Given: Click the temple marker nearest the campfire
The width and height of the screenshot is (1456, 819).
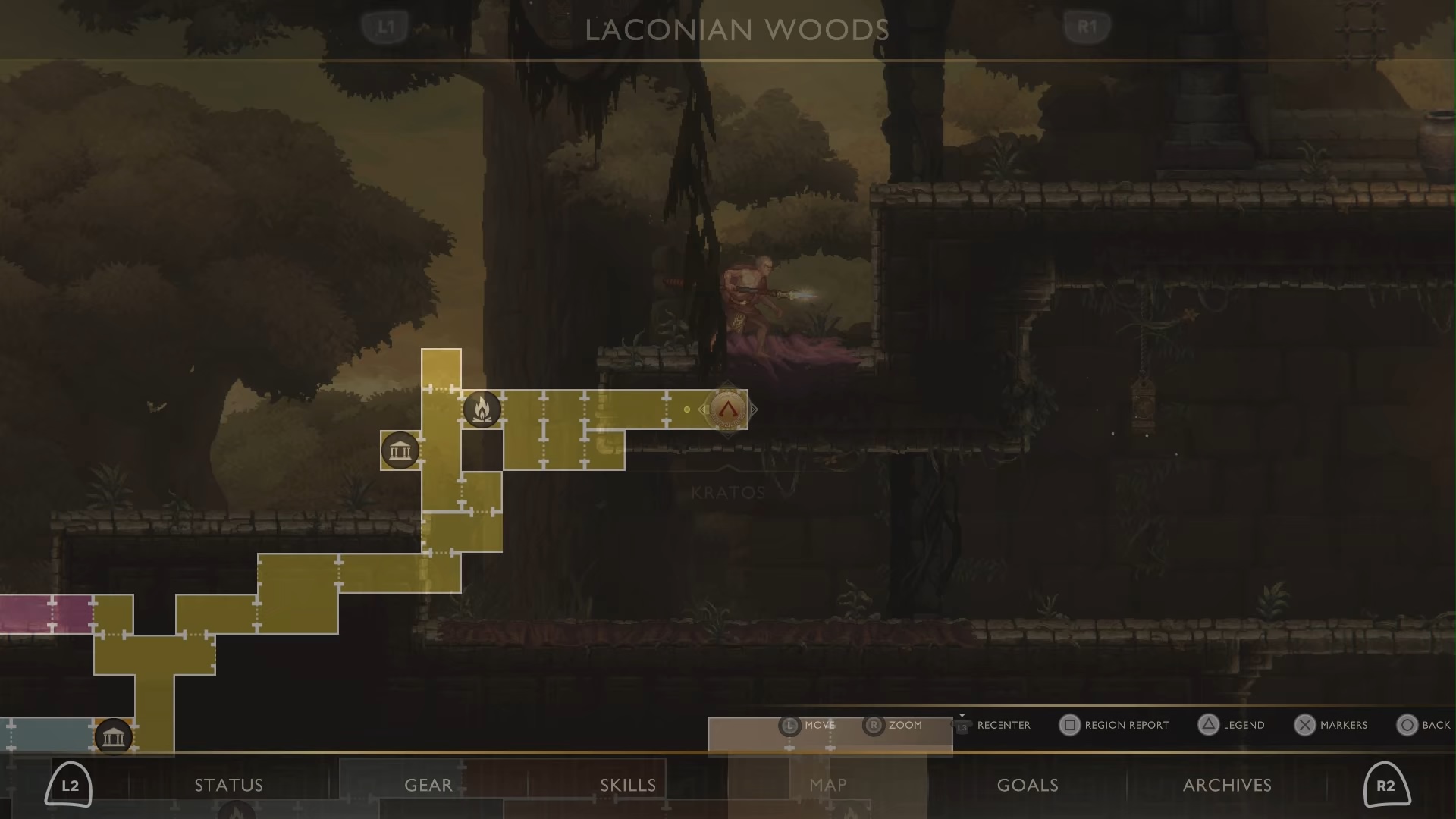Looking at the screenshot, I should click(400, 451).
